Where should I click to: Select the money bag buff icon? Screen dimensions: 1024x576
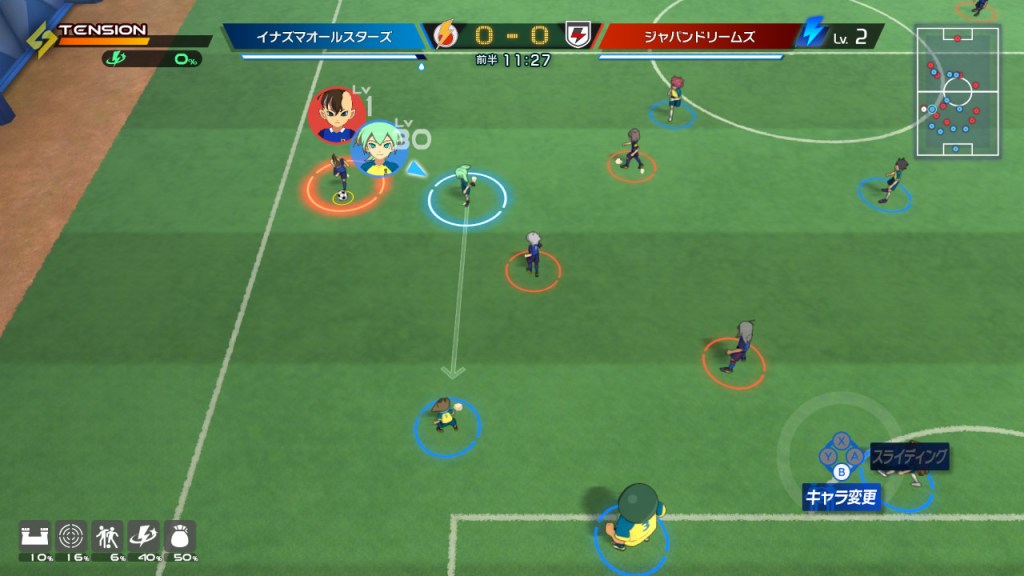[180, 536]
